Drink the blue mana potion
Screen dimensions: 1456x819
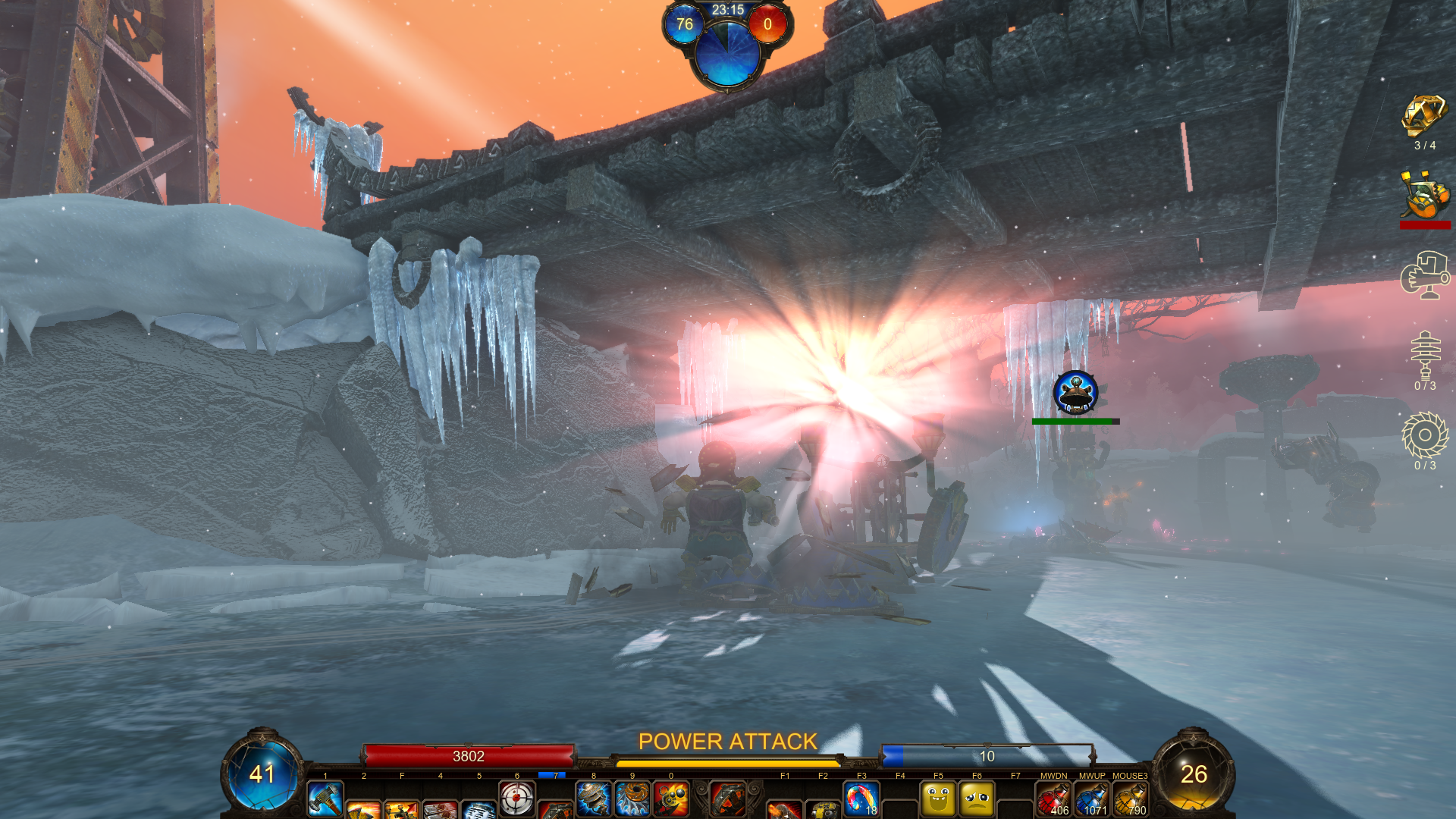click(x=1092, y=799)
